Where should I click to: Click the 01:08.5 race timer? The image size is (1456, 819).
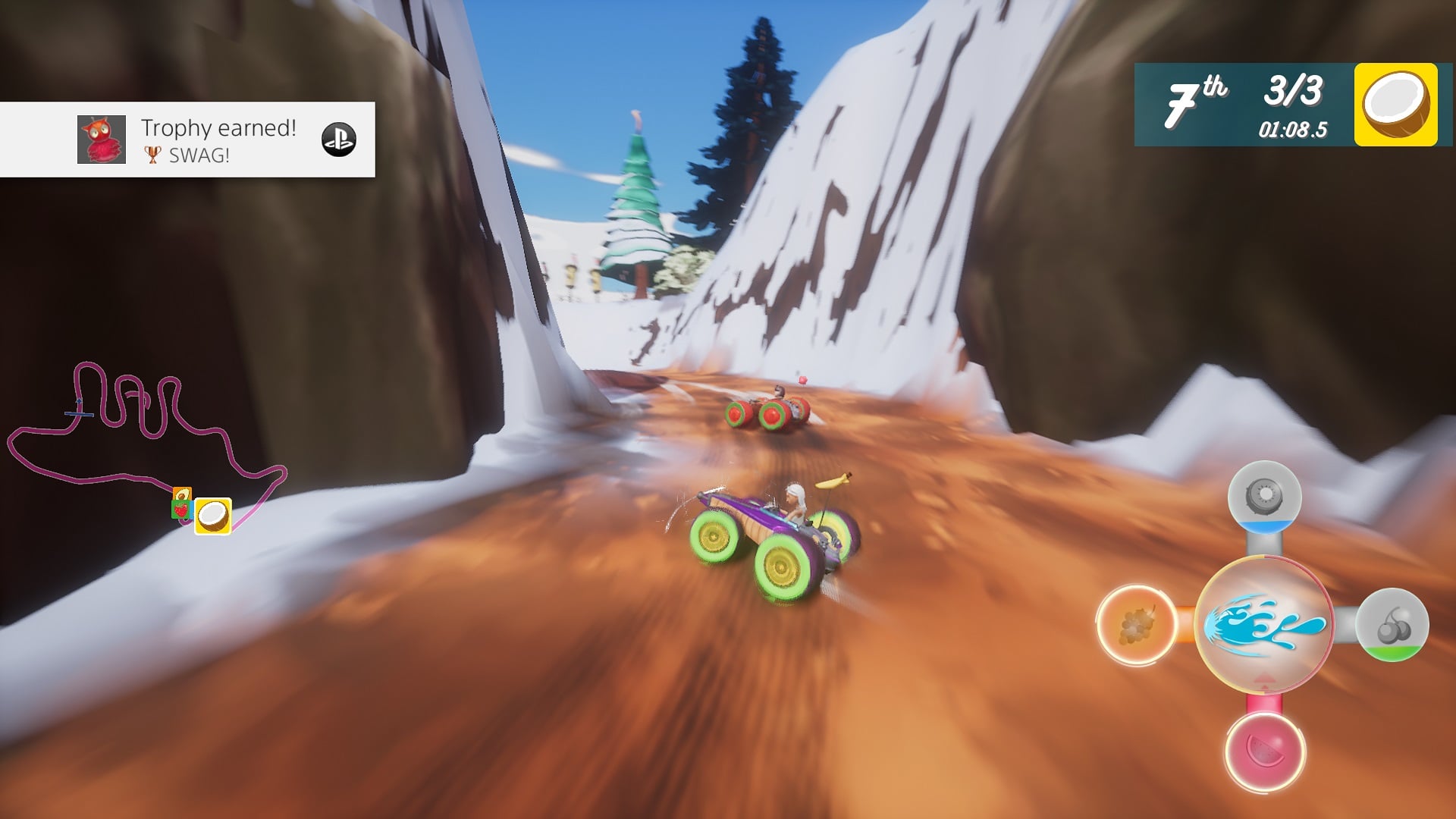click(x=1291, y=130)
